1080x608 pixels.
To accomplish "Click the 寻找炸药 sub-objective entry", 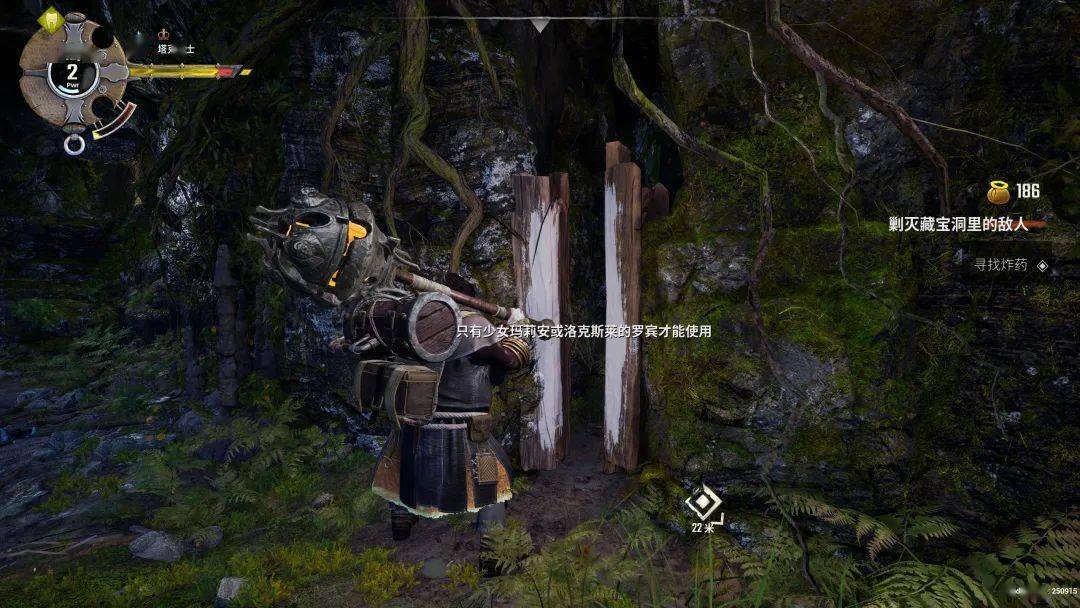I will point(1001,265).
